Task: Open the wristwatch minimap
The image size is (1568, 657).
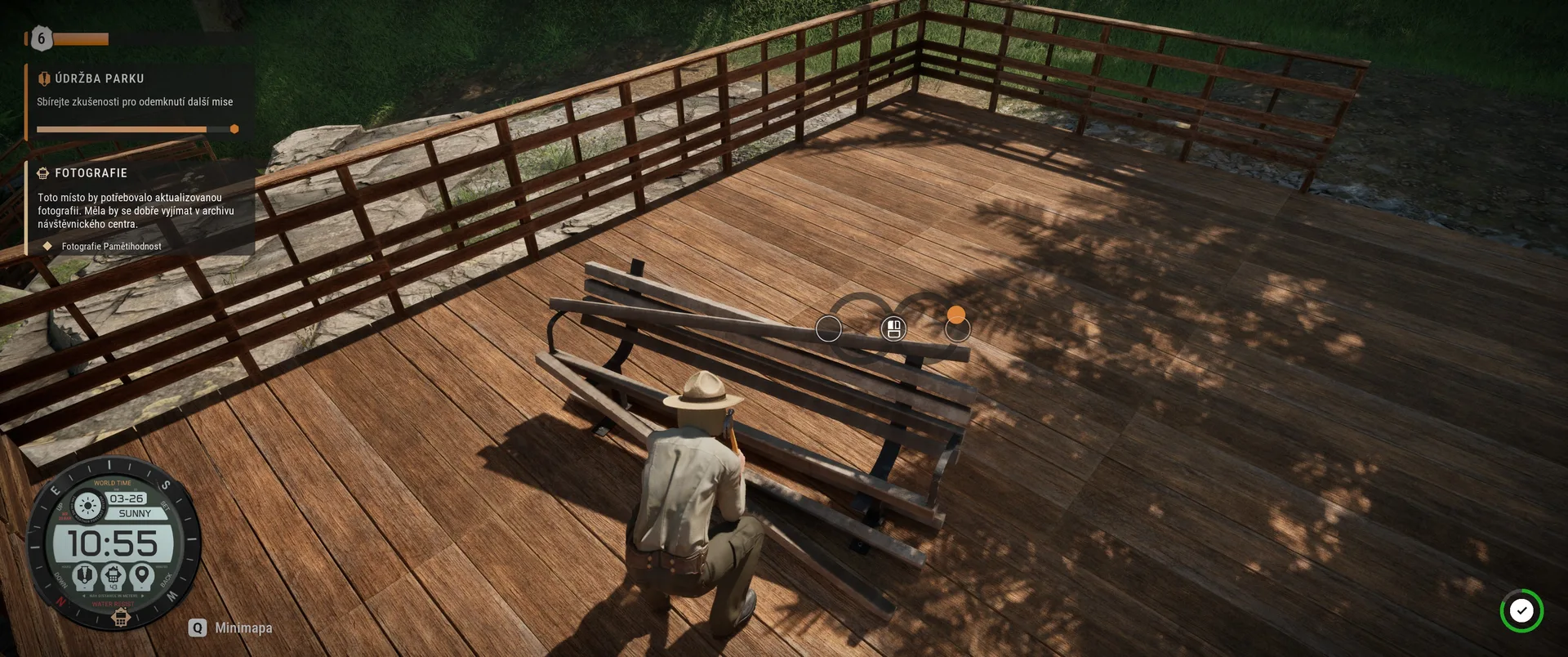Action: 114,543
